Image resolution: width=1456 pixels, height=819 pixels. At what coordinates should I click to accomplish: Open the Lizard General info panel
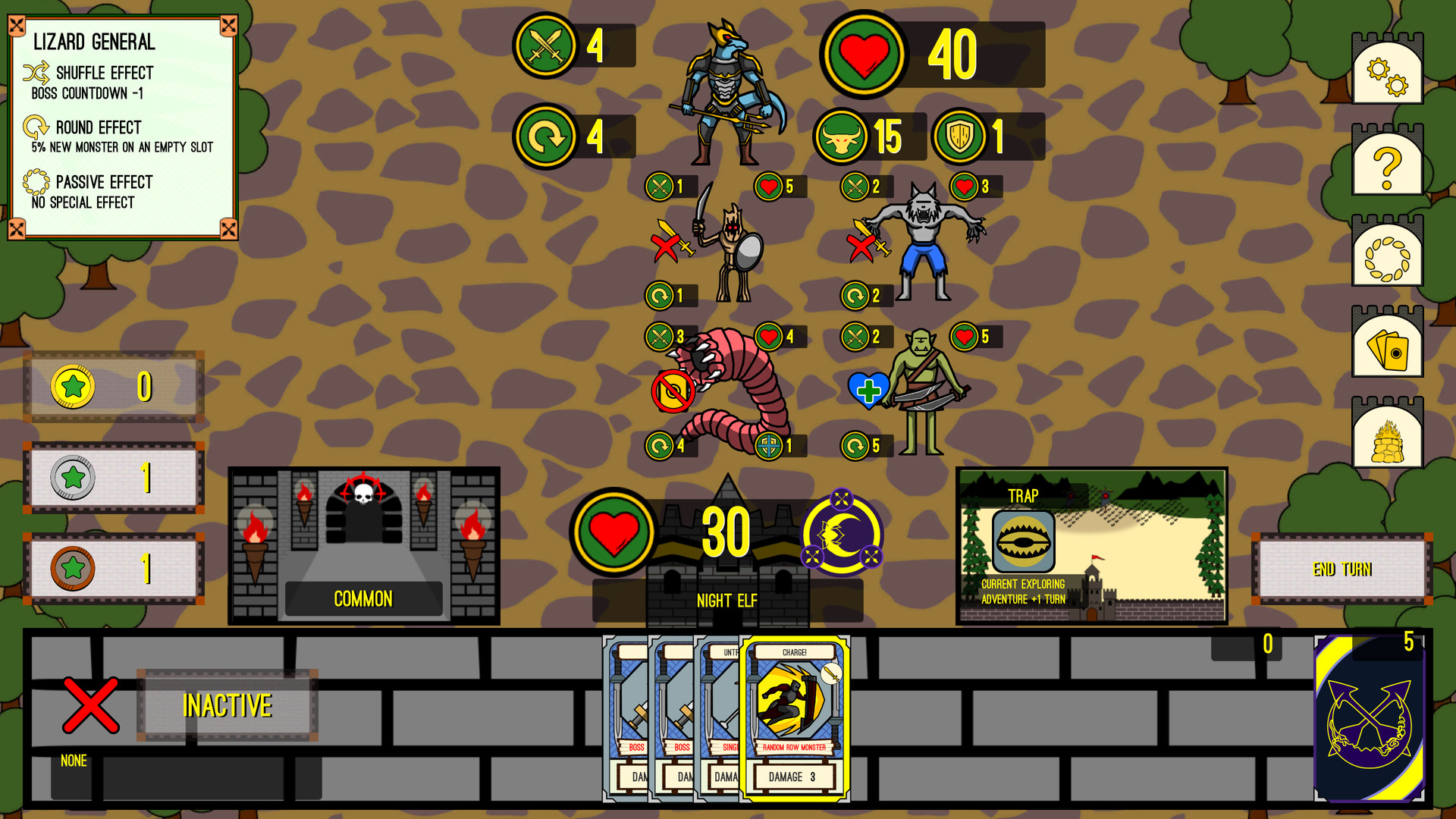(x=121, y=121)
